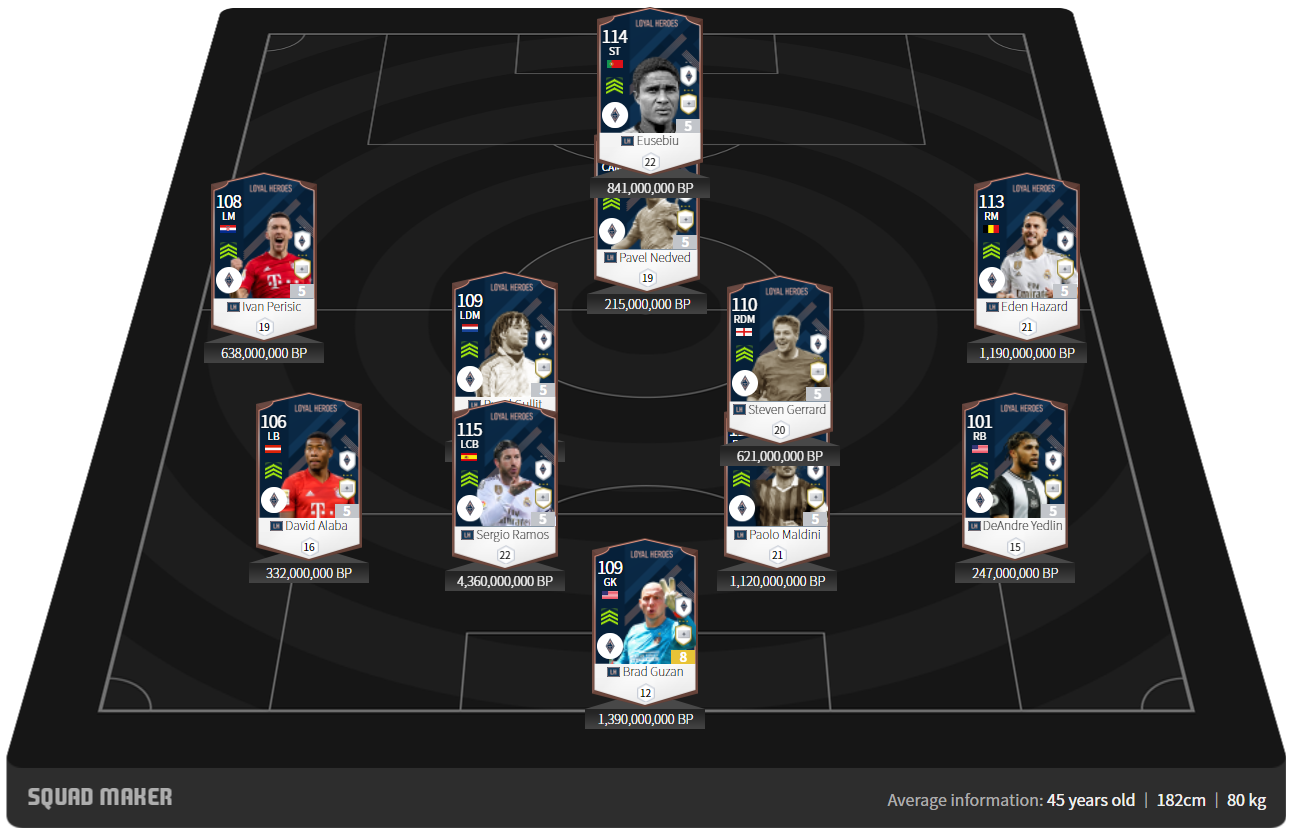Select the David Alaba LB card
This screenshot has width=1292, height=828.
(309, 470)
